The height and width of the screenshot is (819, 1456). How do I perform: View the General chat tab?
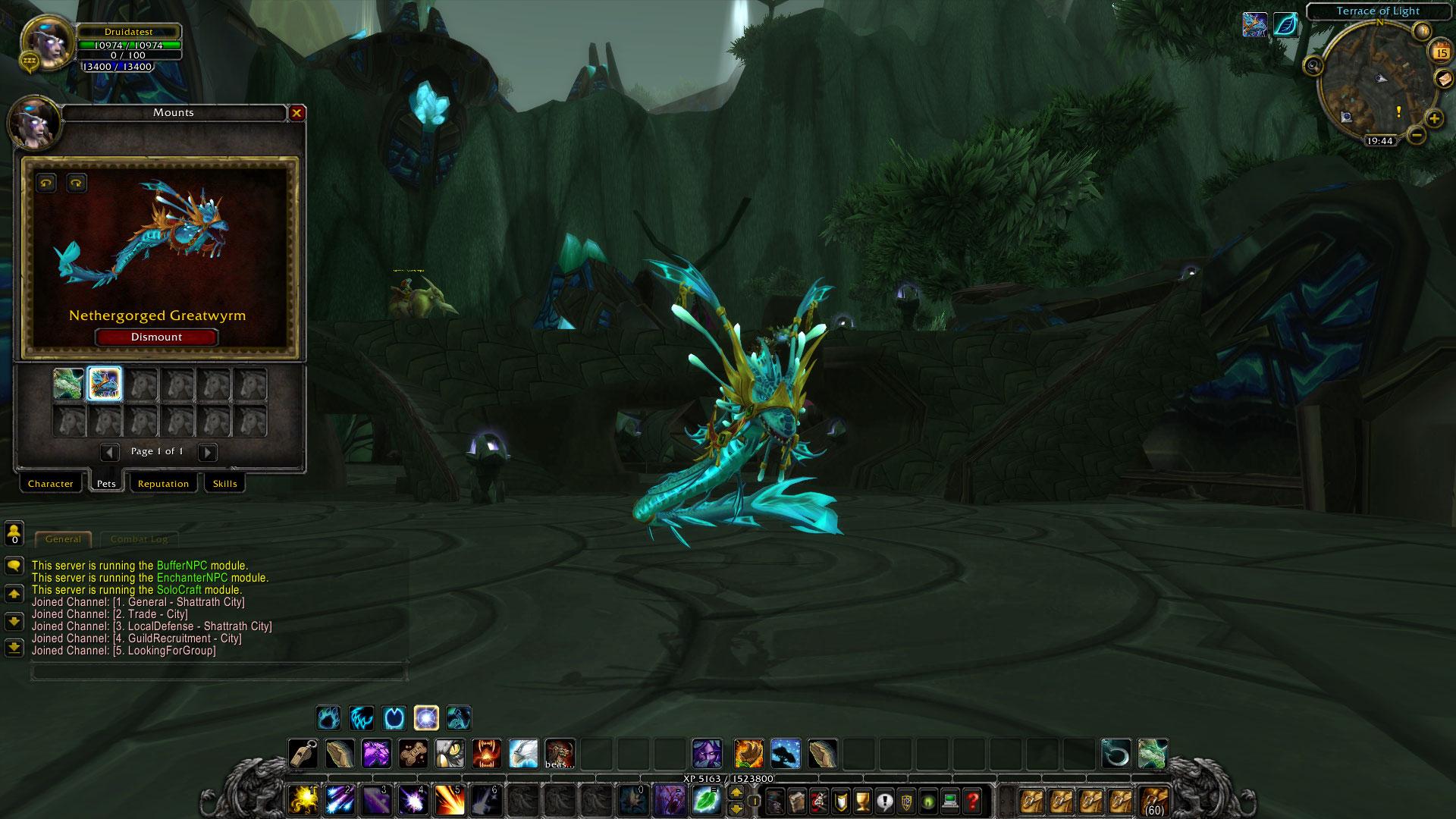point(64,539)
